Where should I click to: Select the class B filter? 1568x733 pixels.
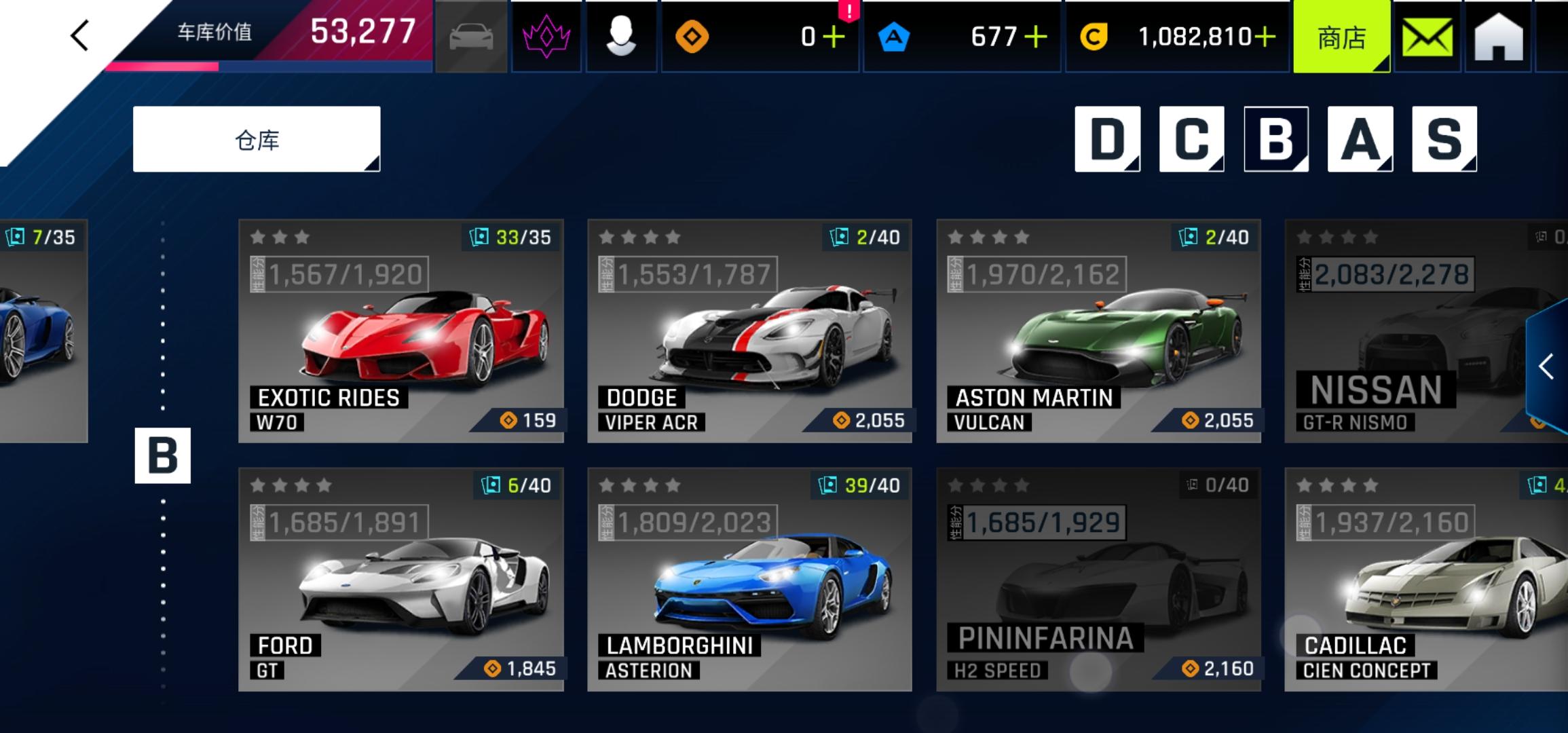pos(1275,139)
